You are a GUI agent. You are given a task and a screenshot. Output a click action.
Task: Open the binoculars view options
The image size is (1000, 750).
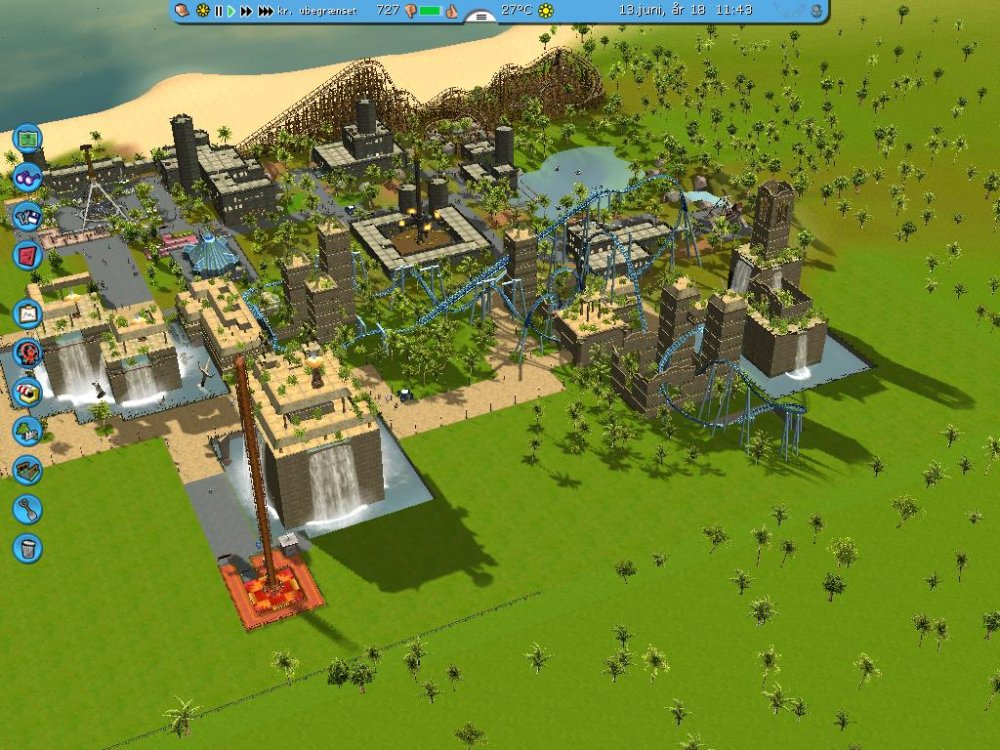pos(27,178)
